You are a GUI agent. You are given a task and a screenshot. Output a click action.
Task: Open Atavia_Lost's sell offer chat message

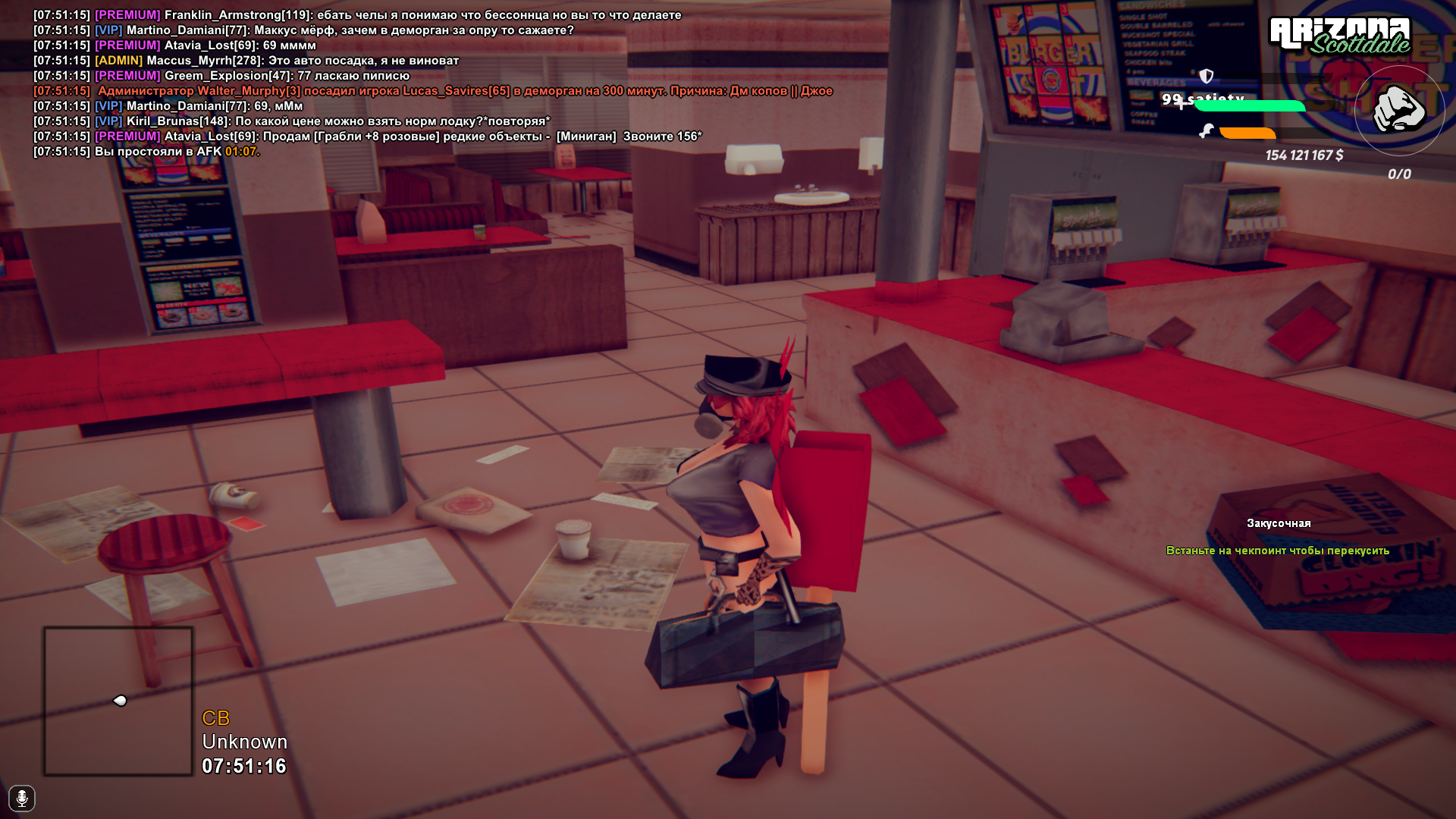(x=432, y=136)
